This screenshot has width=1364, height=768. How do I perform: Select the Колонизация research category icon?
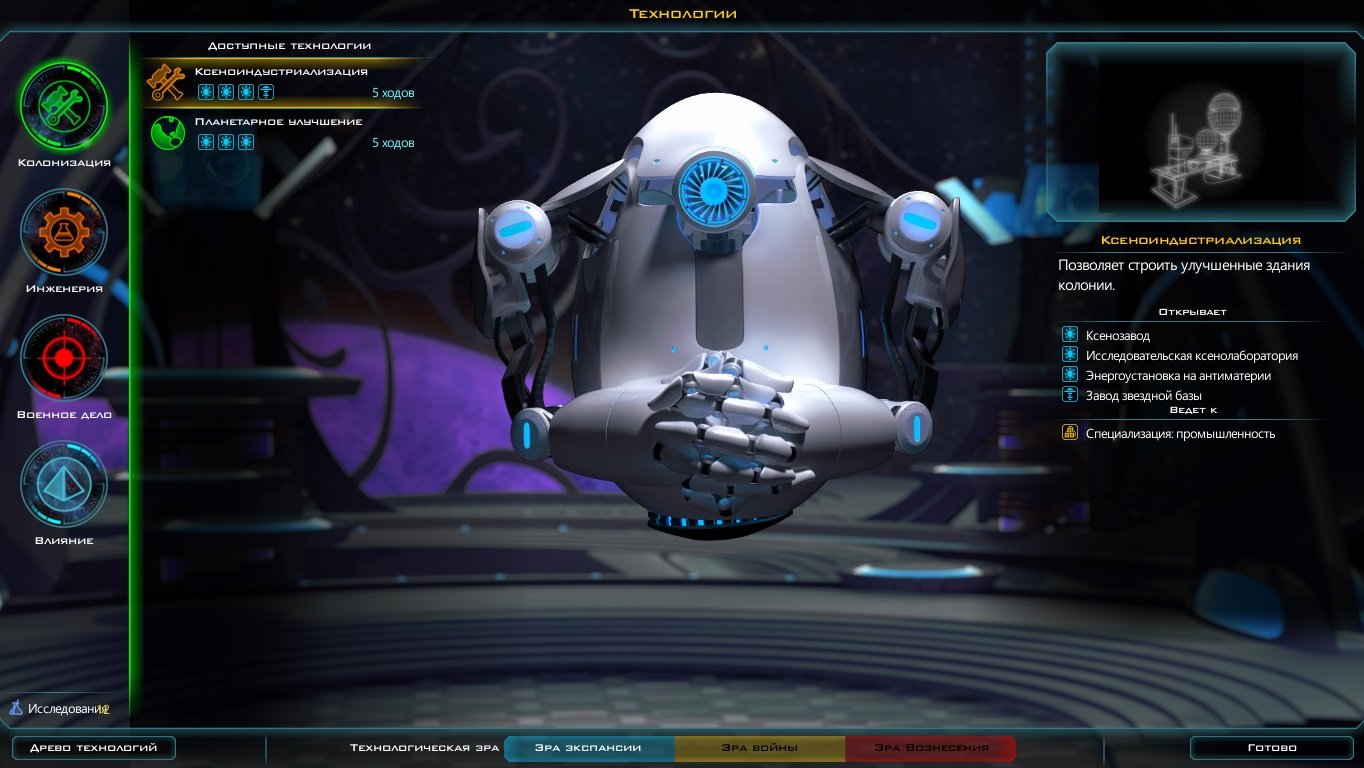64,105
